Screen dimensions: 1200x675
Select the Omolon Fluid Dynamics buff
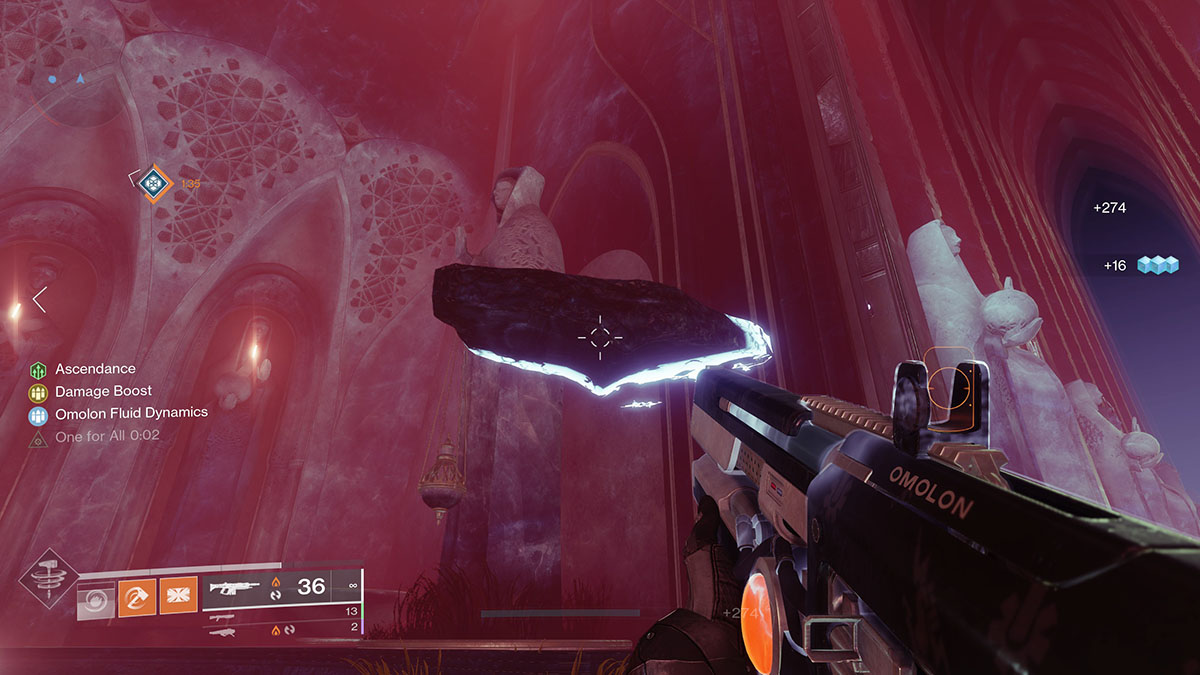point(39,413)
